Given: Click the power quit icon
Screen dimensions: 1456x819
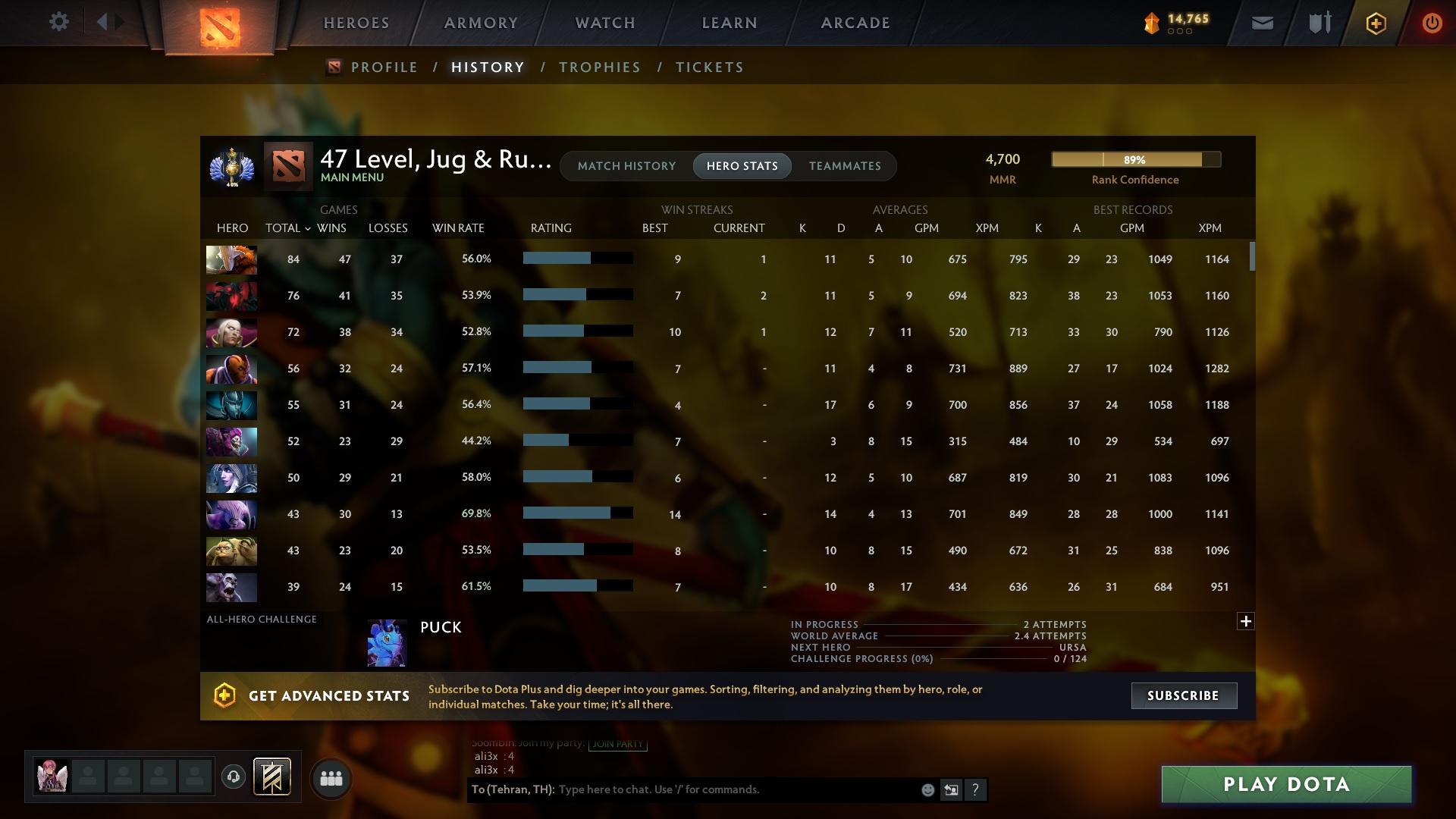Looking at the screenshot, I should tap(1432, 23).
